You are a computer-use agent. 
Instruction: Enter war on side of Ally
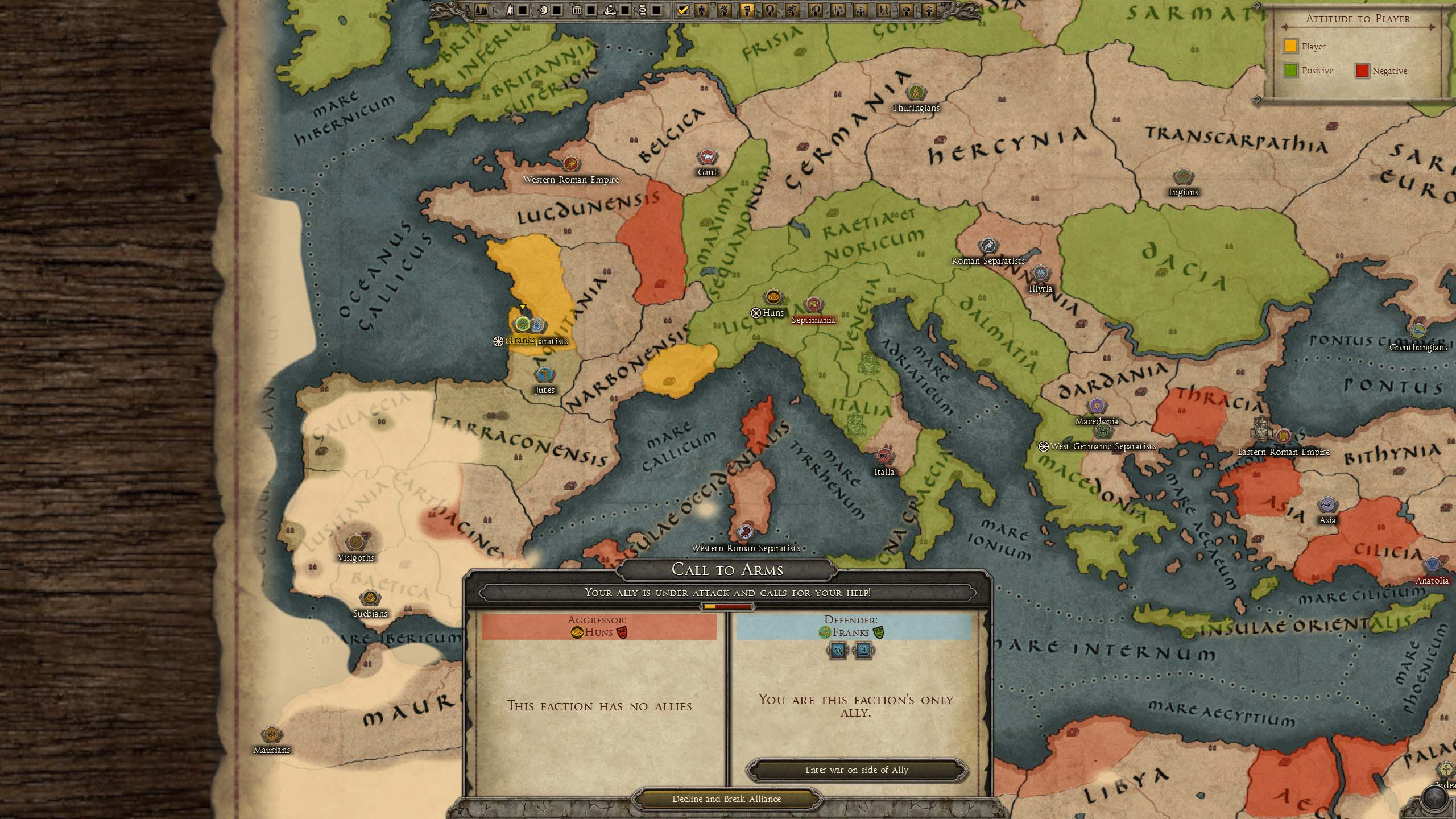[857, 770]
